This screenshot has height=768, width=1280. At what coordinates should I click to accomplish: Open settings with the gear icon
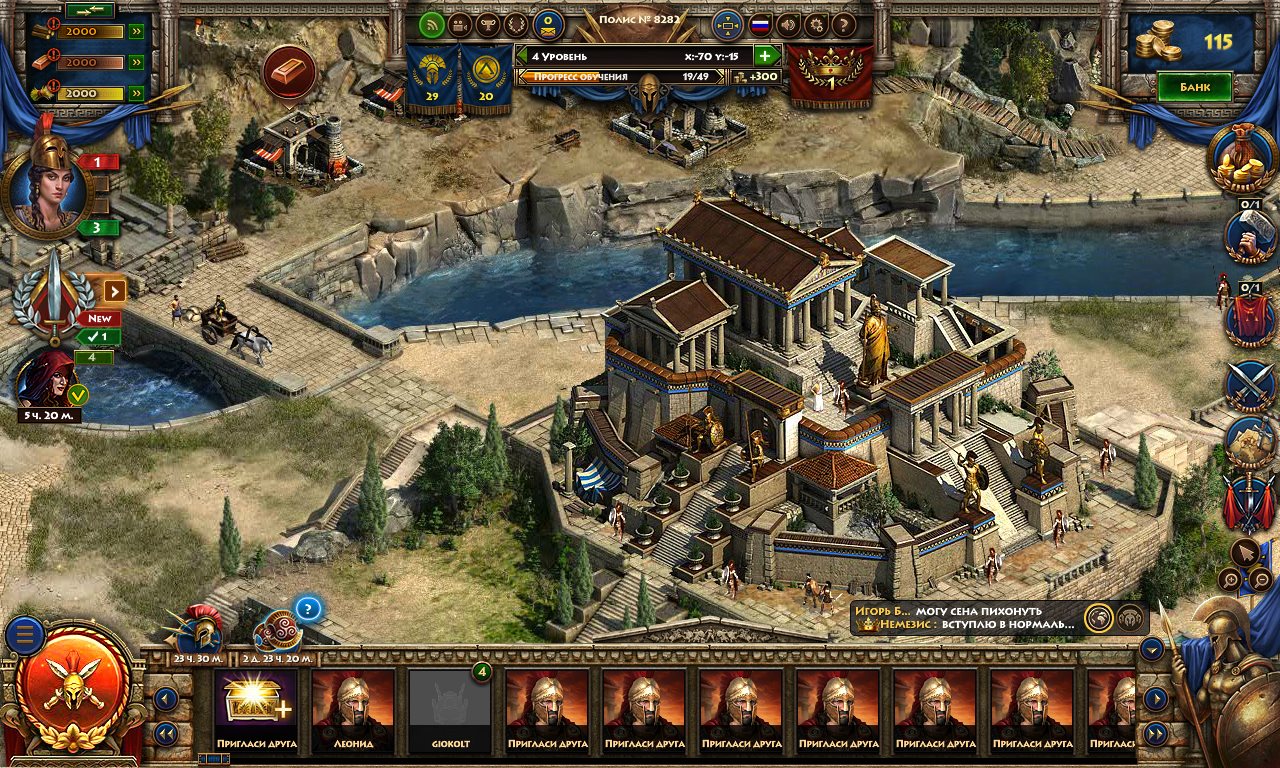pyautogui.click(x=816, y=24)
